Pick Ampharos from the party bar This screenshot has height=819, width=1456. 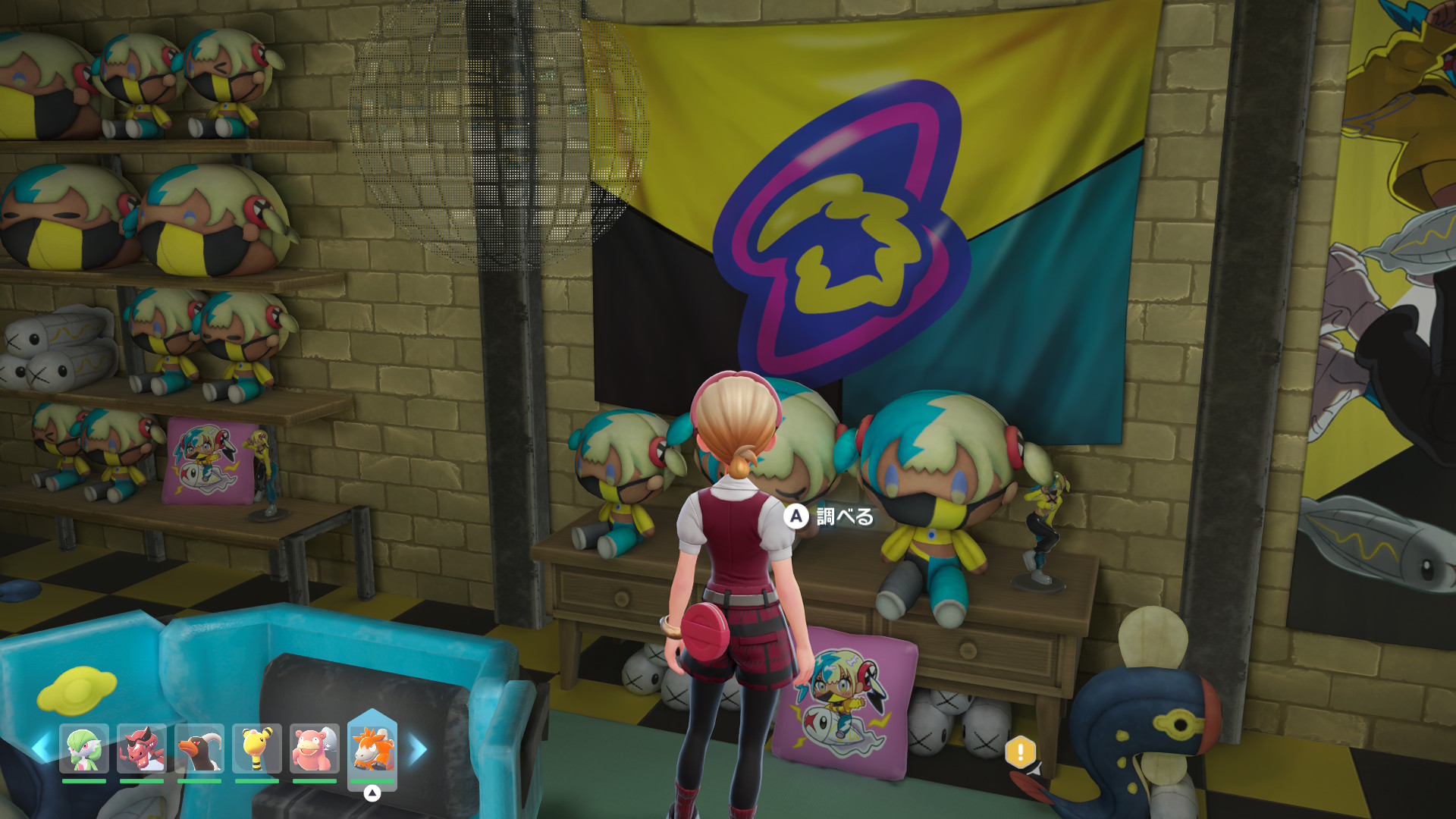pyautogui.click(x=257, y=748)
